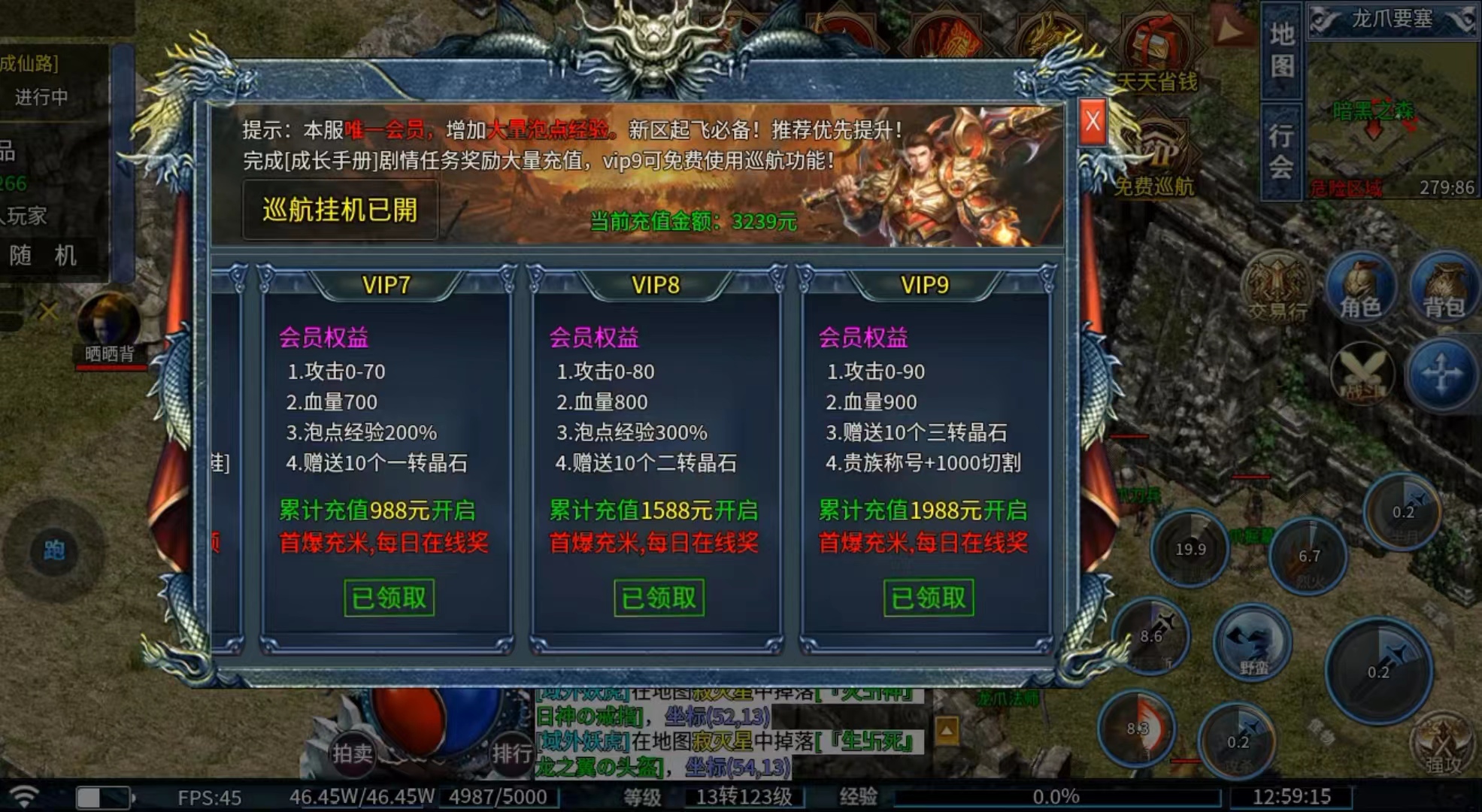Screen dimensions: 1482x812
Task: Click the 随机 random teleport button
Action: [x=44, y=256]
